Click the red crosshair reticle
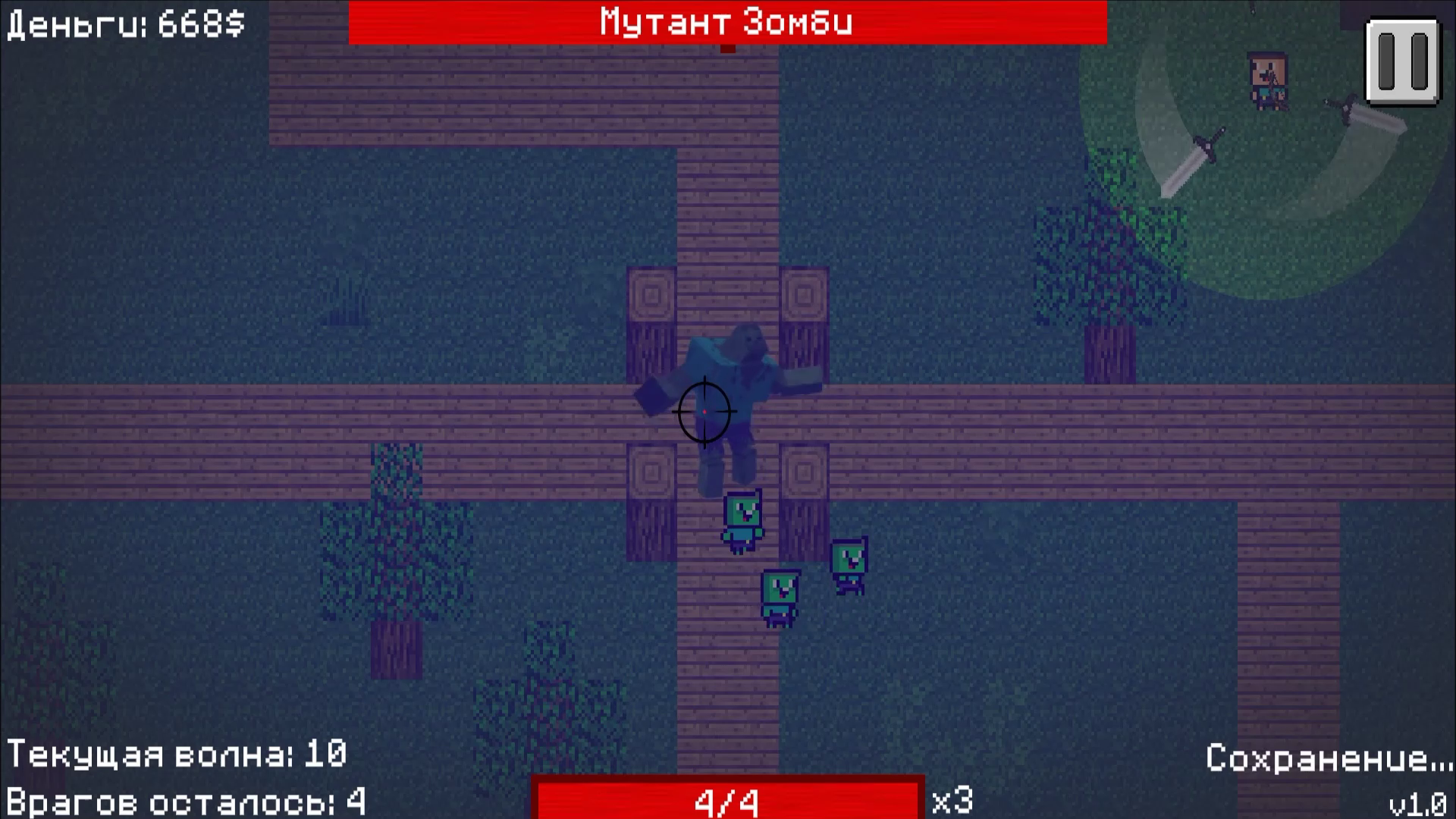The width and height of the screenshot is (1456, 819). (704, 409)
